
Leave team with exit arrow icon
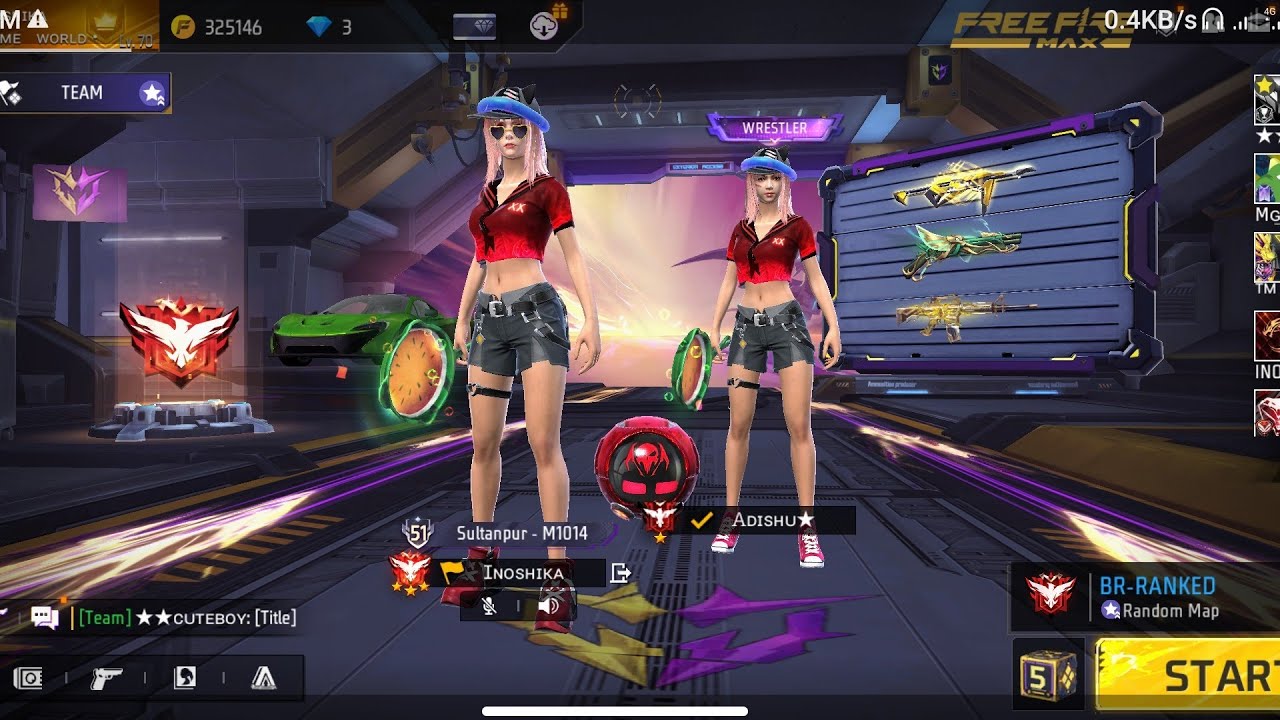621,573
